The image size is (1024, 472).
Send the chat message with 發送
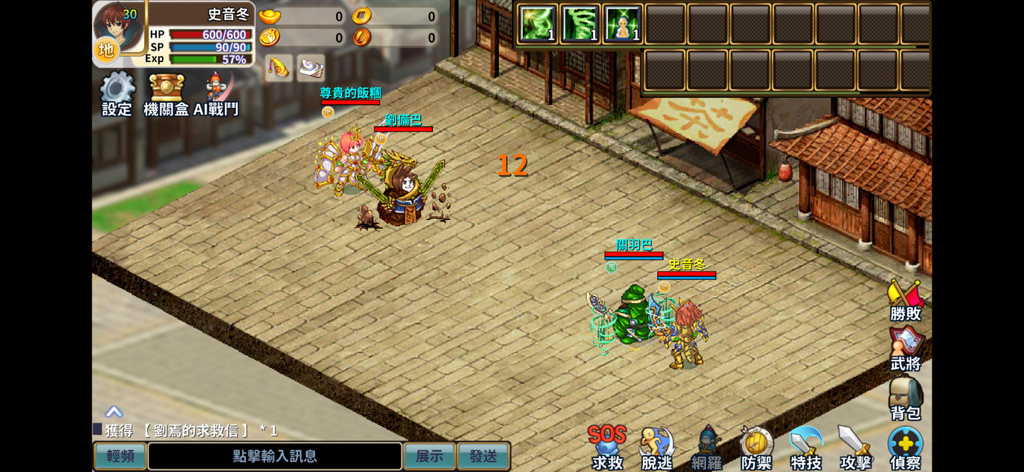(x=483, y=456)
